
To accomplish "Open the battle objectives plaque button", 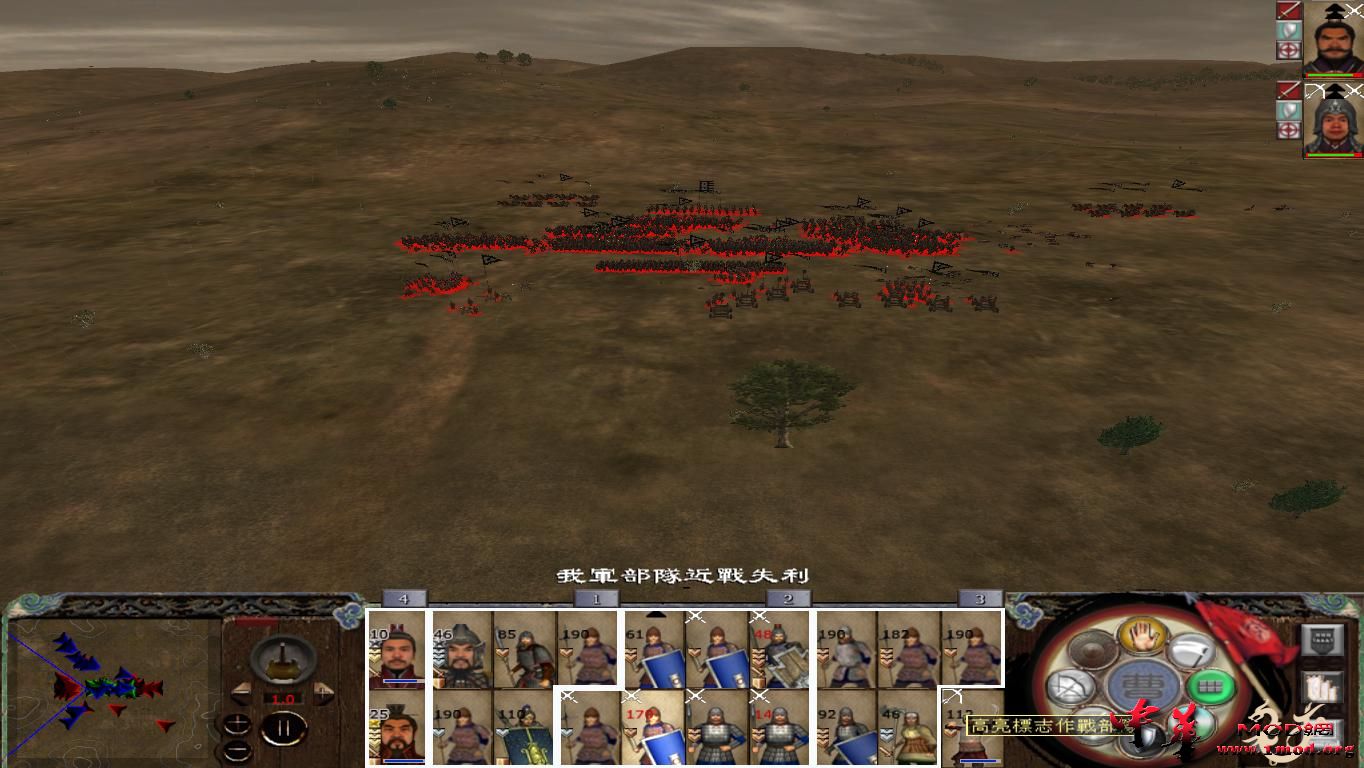I will click(x=1321, y=640).
